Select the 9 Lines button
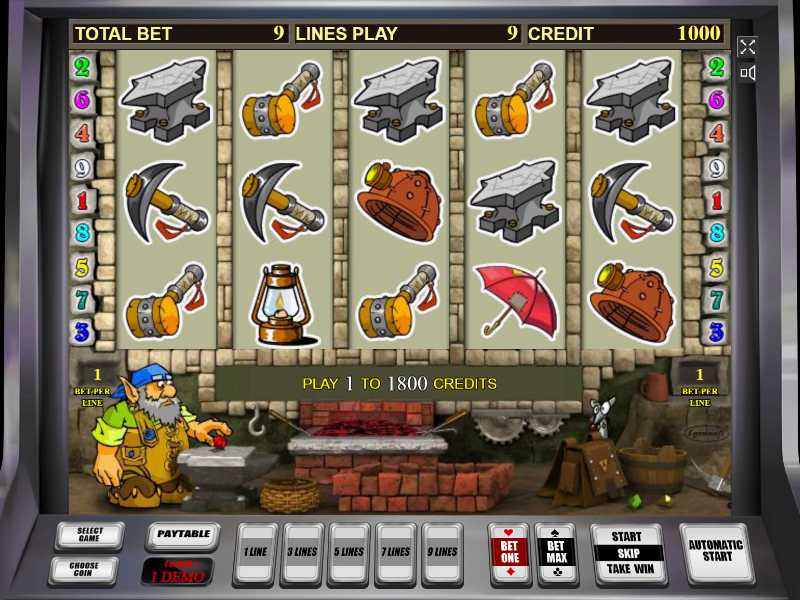 [x=443, y=552]
